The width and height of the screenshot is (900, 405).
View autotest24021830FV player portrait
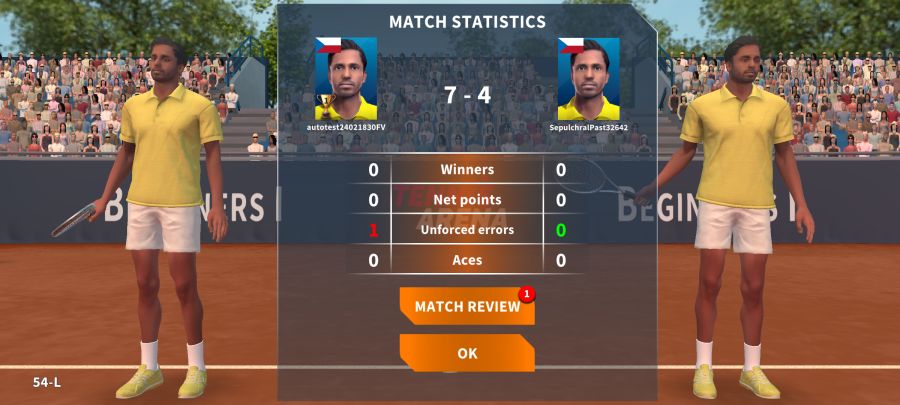pyautogui.click(x=346, y=79)
